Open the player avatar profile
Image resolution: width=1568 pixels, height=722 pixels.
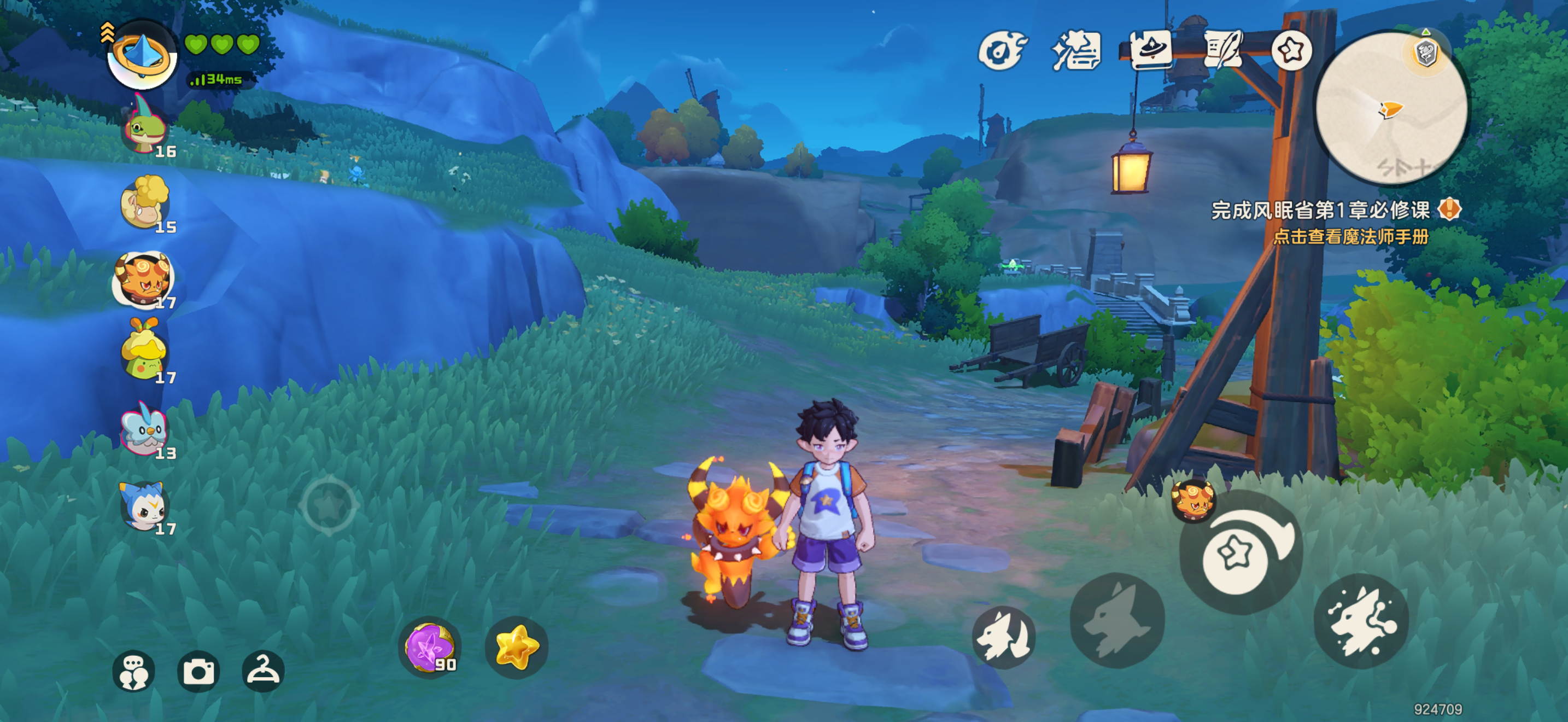tap(143, 56)
